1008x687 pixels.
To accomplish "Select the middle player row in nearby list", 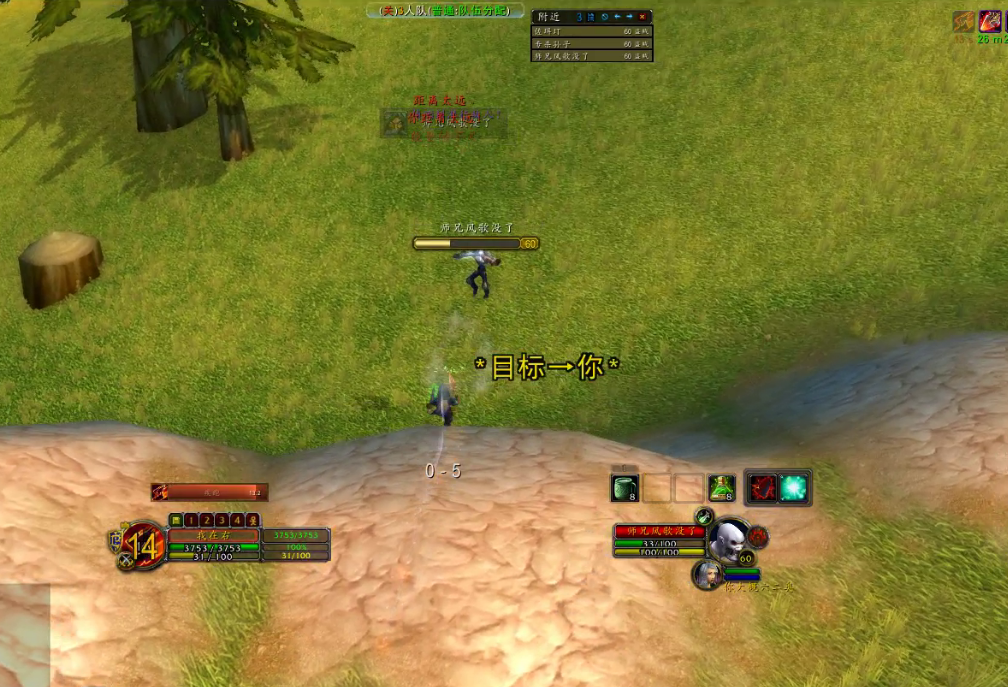I will pyautogui.click(x=591, y=43).
